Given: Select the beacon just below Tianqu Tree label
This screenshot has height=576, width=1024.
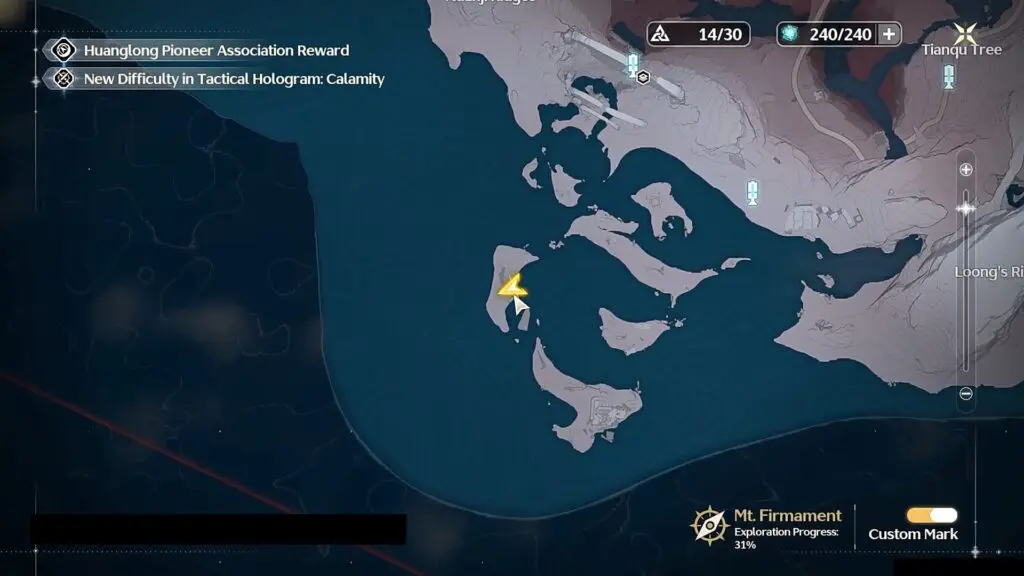Looking at the screenshot, I should click(x=948, y=75).
